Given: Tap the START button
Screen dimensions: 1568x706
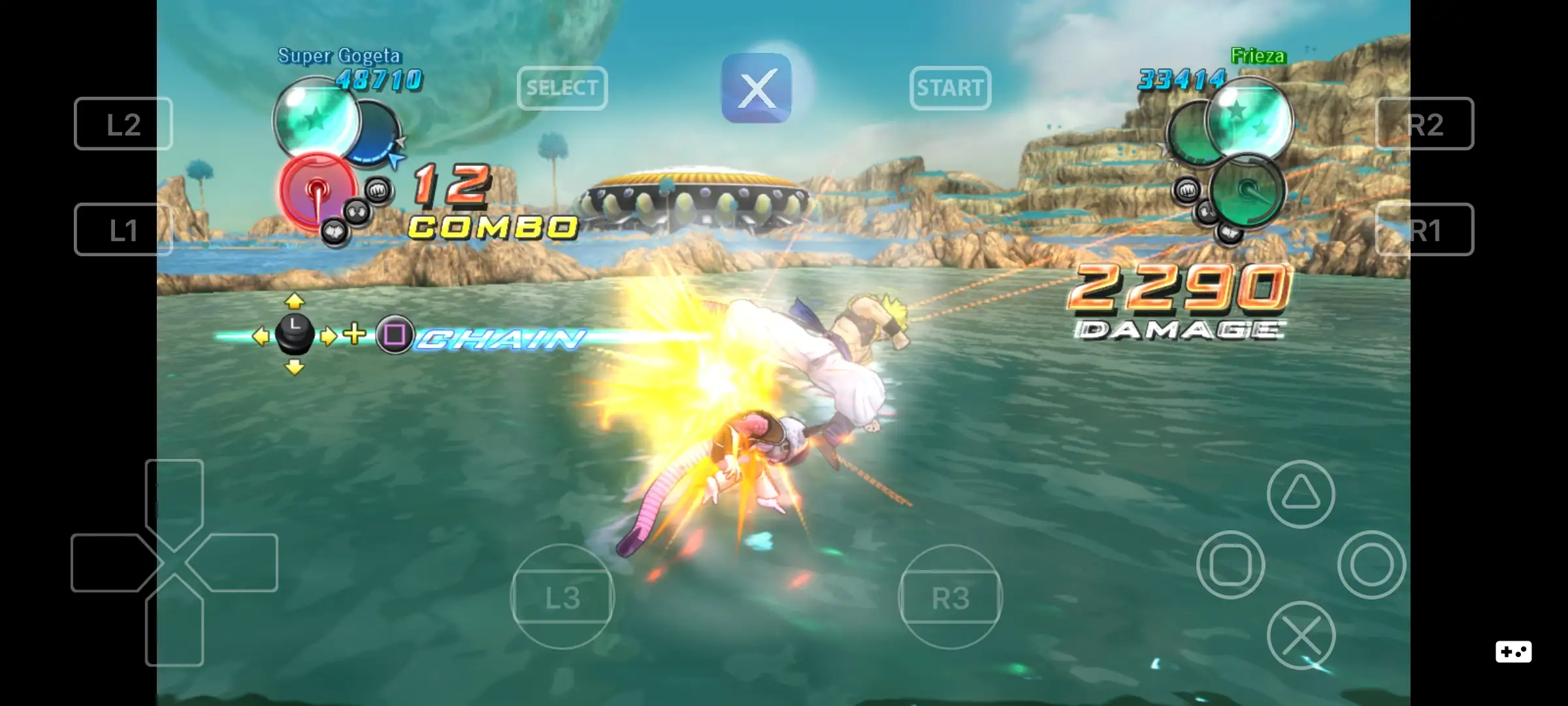Looking at the screenshot, I should tap(951, 88).
